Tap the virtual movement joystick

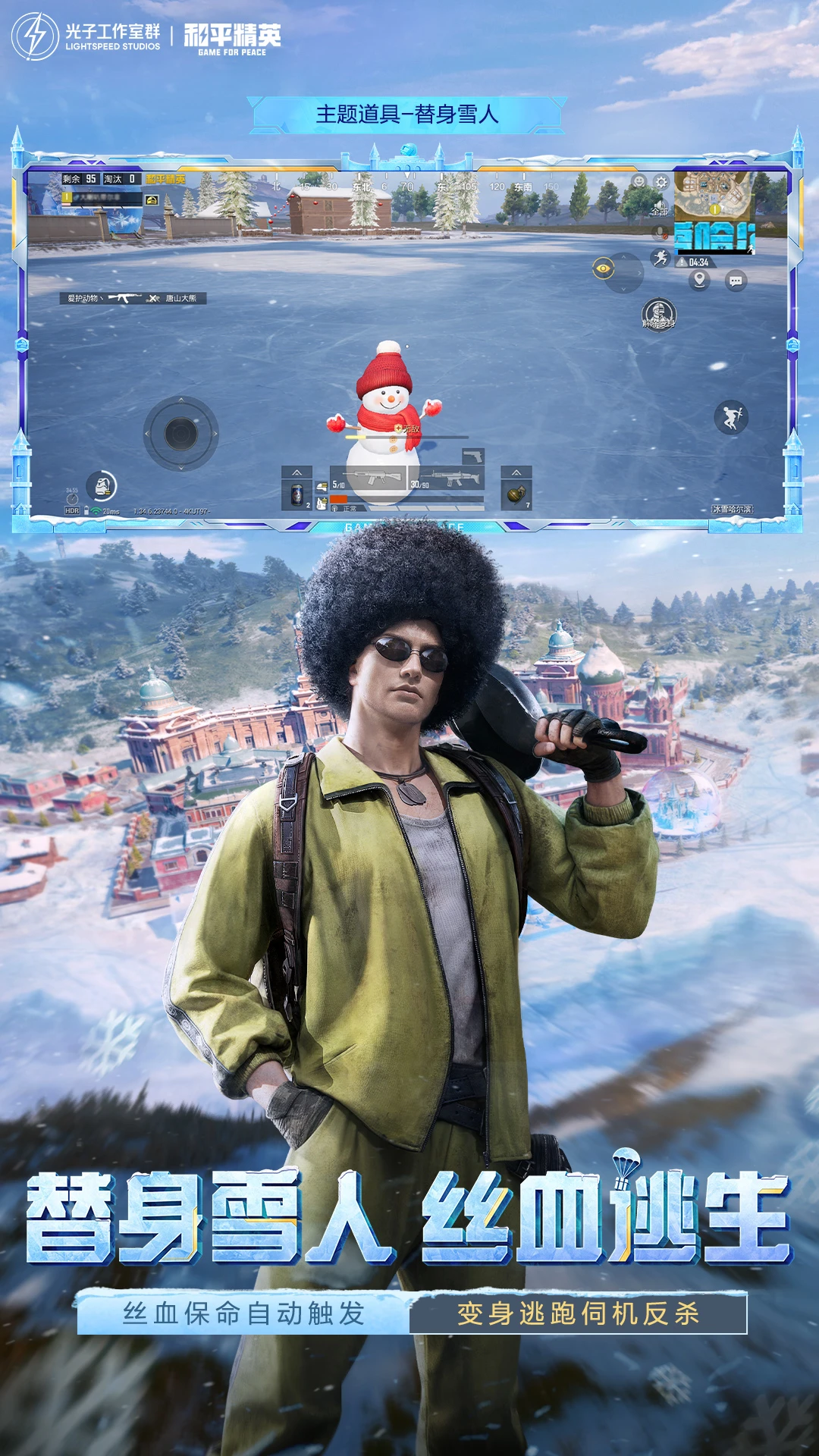tap(181, 434)
